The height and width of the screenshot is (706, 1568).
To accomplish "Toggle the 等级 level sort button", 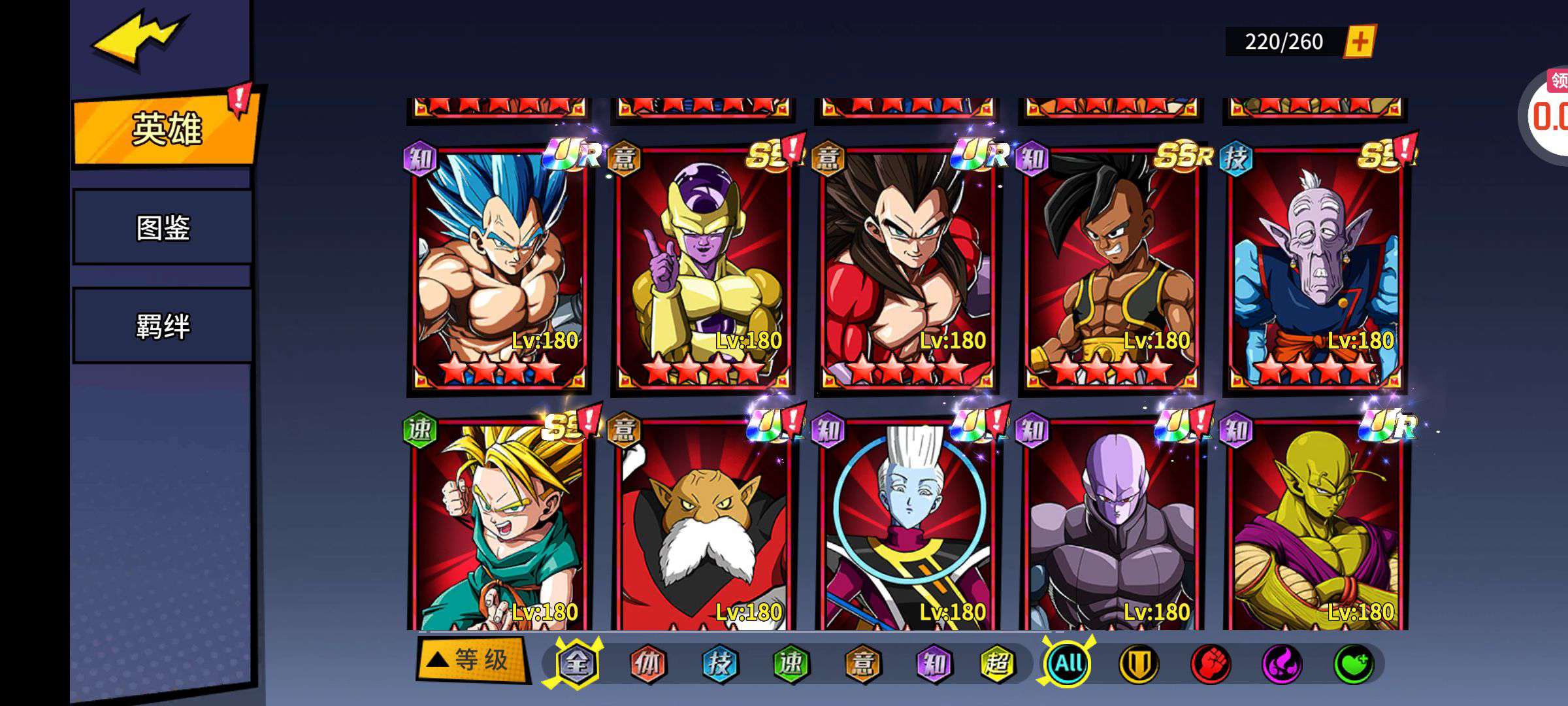I will coord(472,660).
